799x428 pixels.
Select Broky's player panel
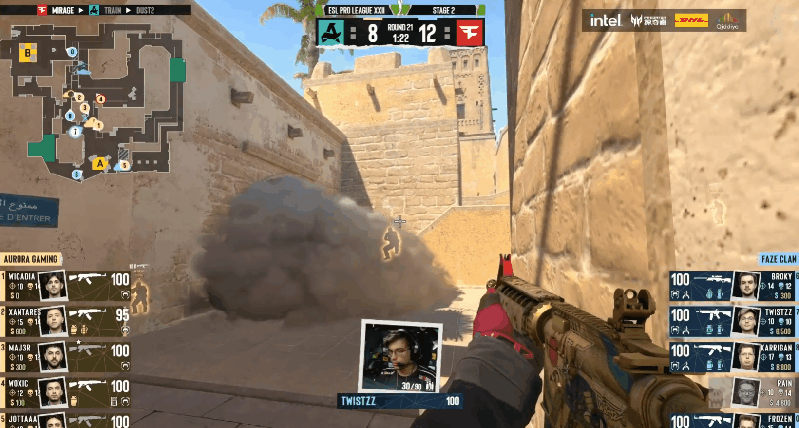[733, 285]
